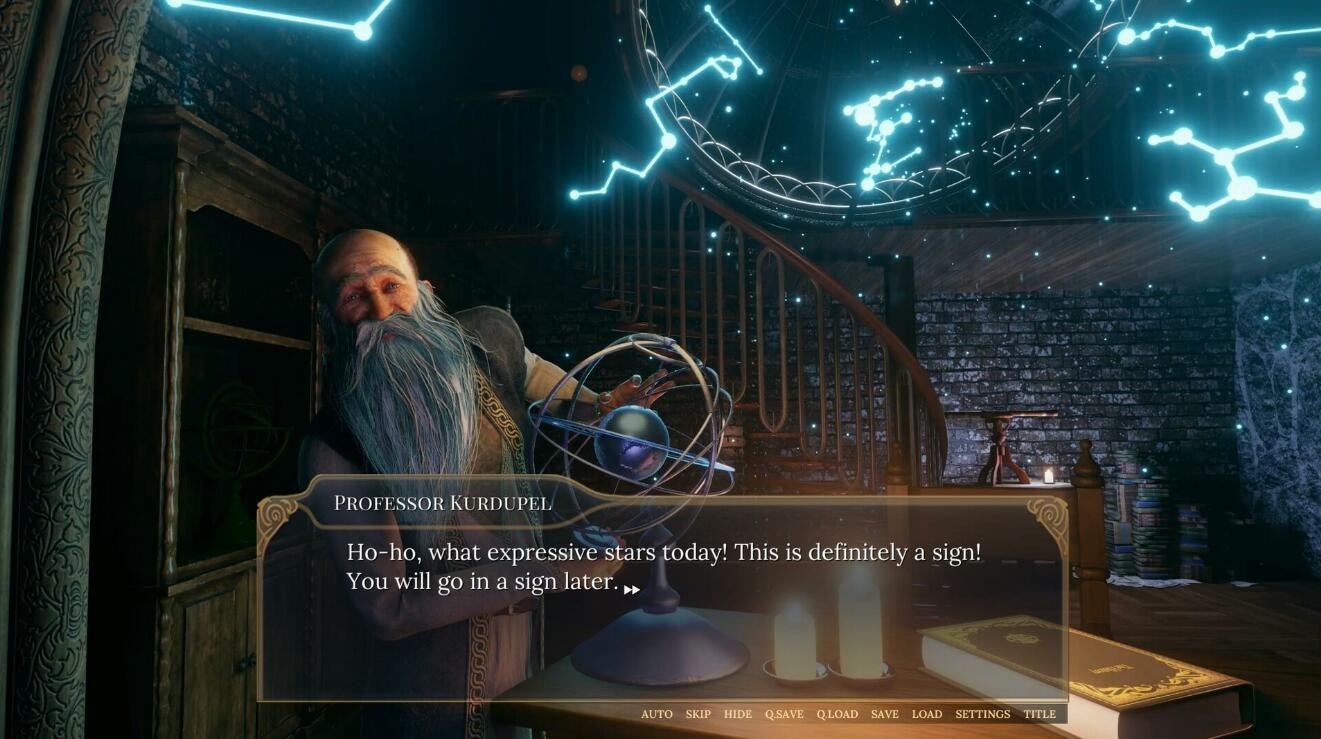This screenshot has width=1321, height=739.
Task: Hide the dialogue interface with HIDE
Action: point(737,714)
